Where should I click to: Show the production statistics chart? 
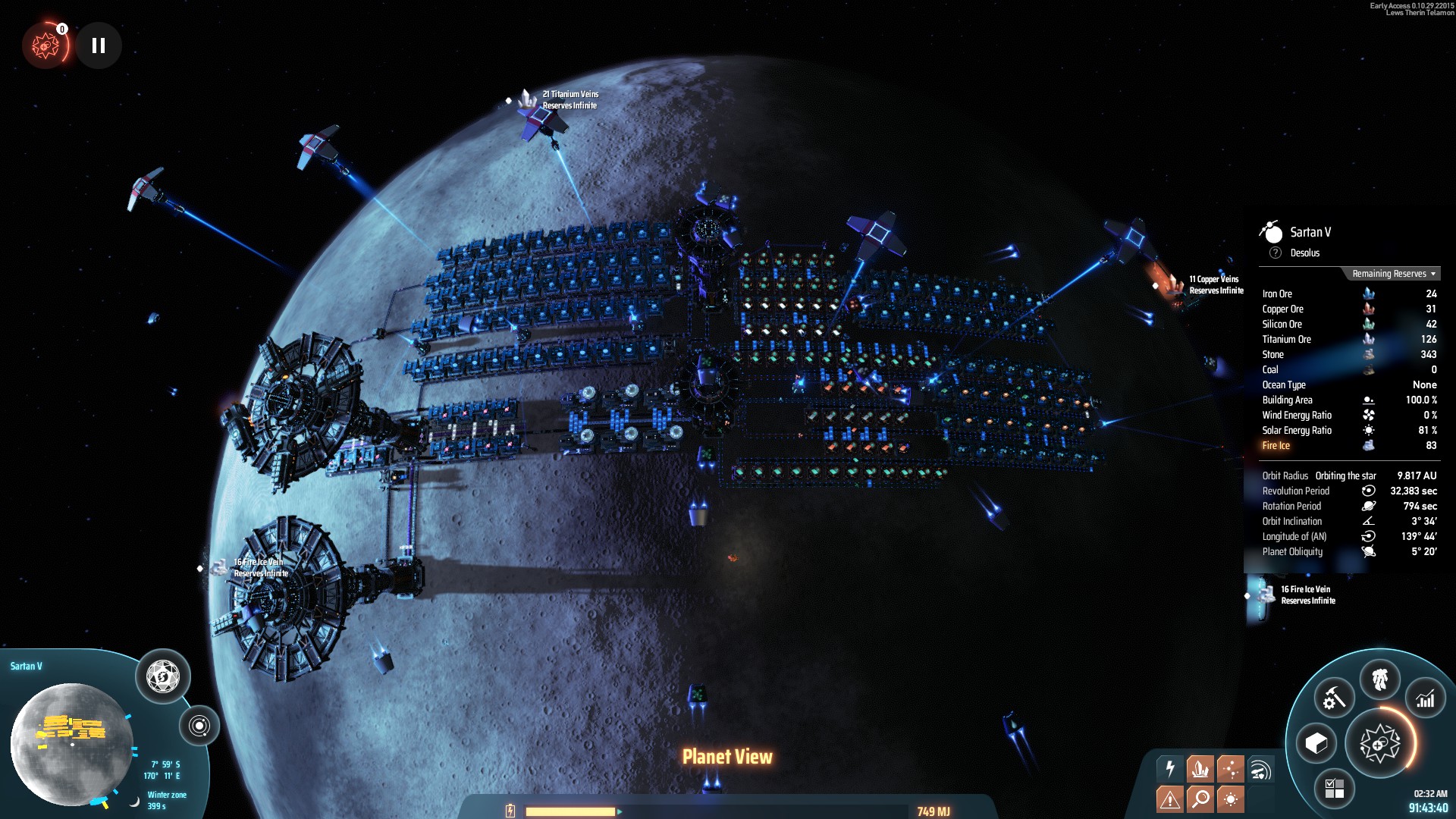[x=1426, y=698]
